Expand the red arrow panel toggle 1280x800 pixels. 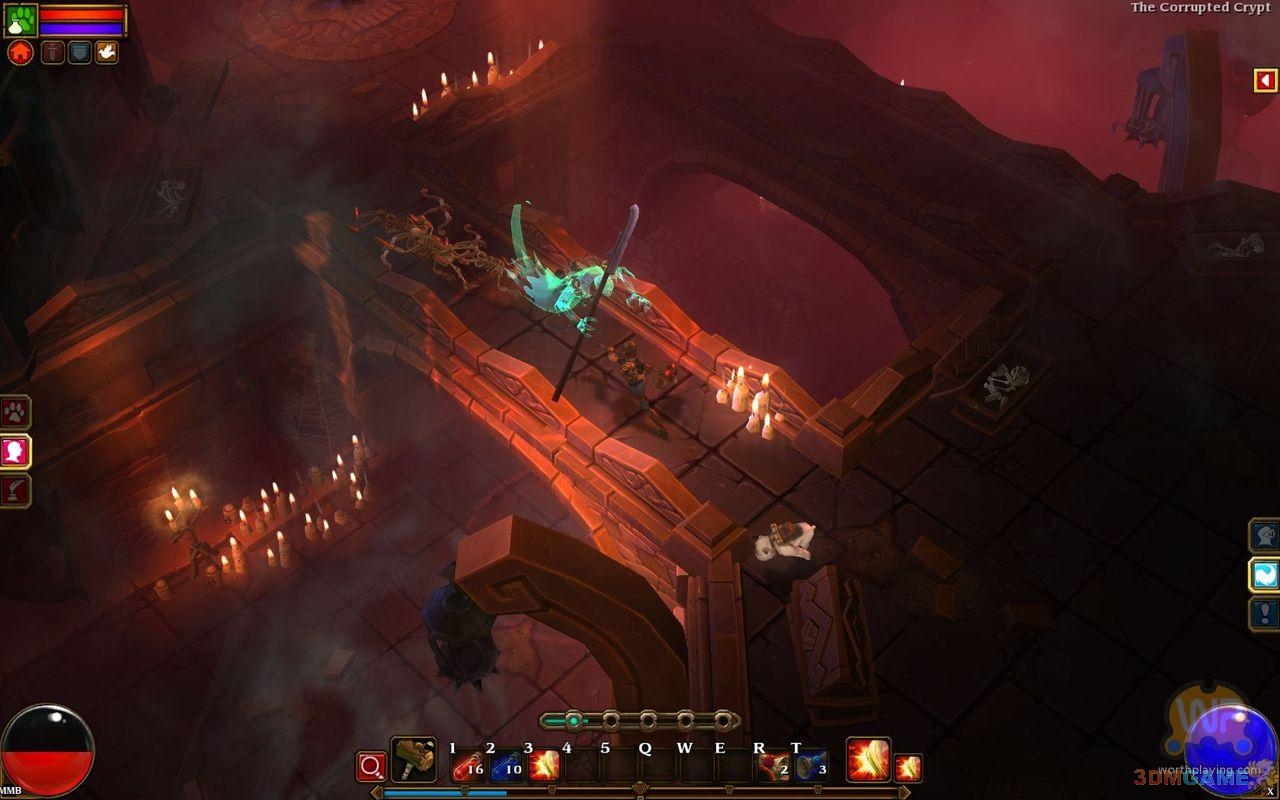click(1266, 80)
